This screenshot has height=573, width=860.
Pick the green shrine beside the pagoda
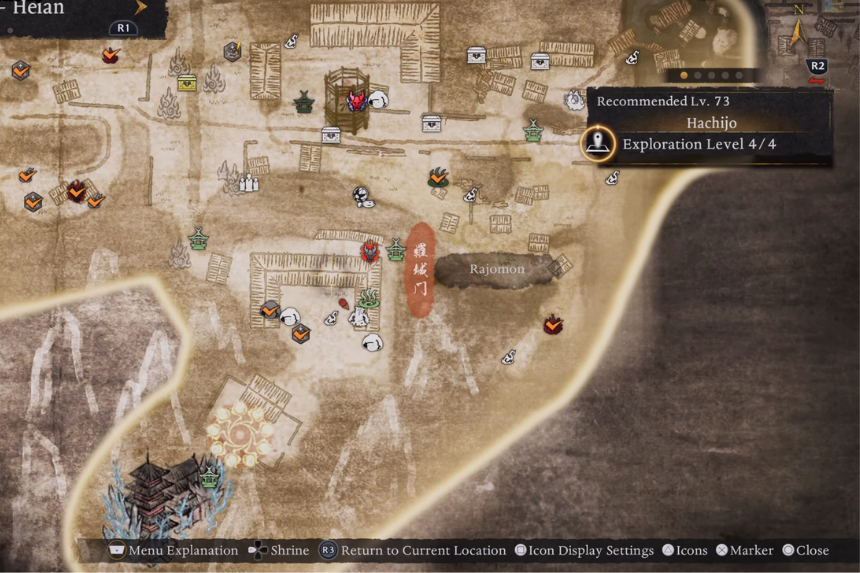tap(210, 476)
